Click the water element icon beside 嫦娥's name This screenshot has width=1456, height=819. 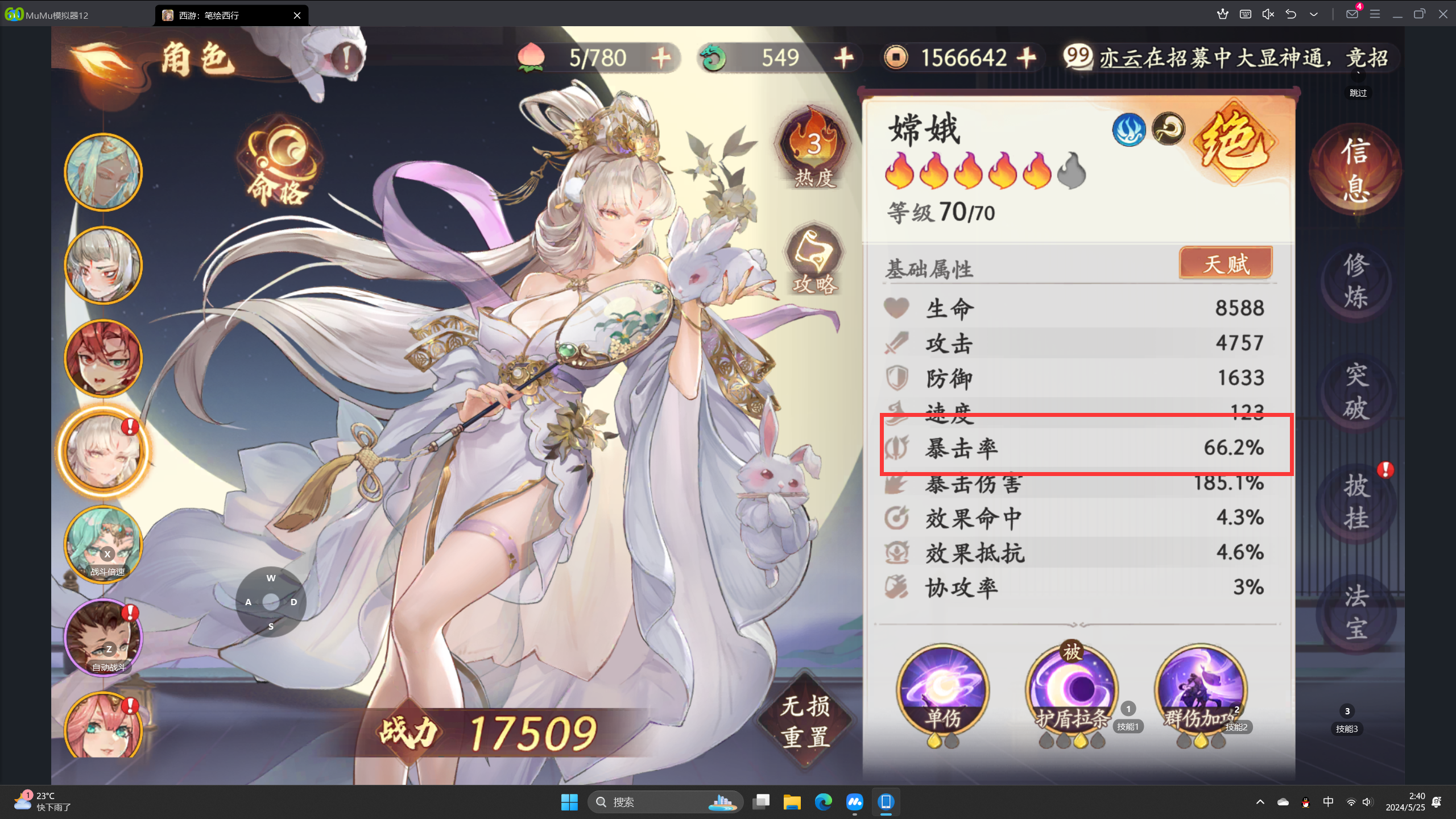1128,130
